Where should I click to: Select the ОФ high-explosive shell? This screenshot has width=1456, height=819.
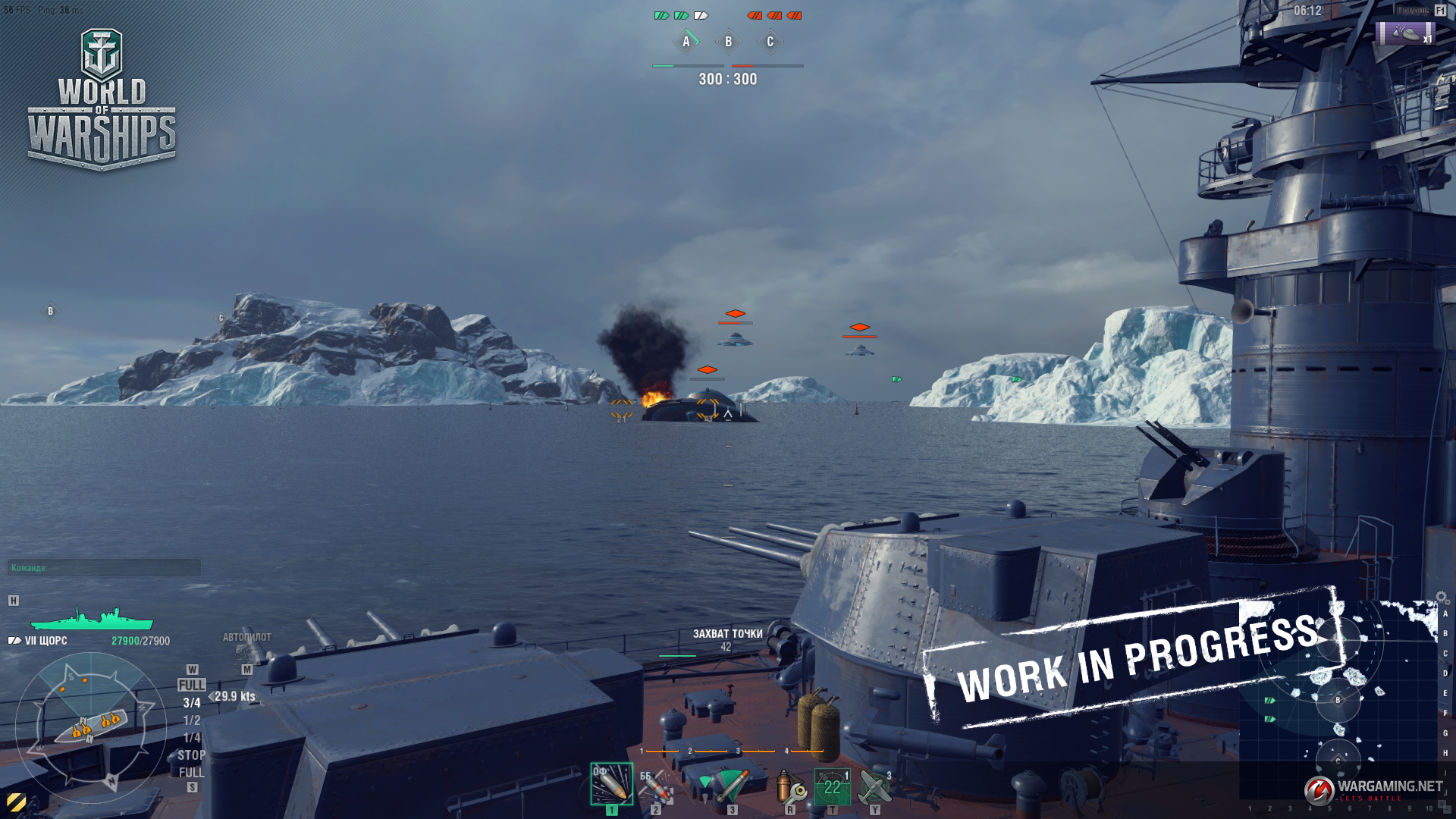611,784
